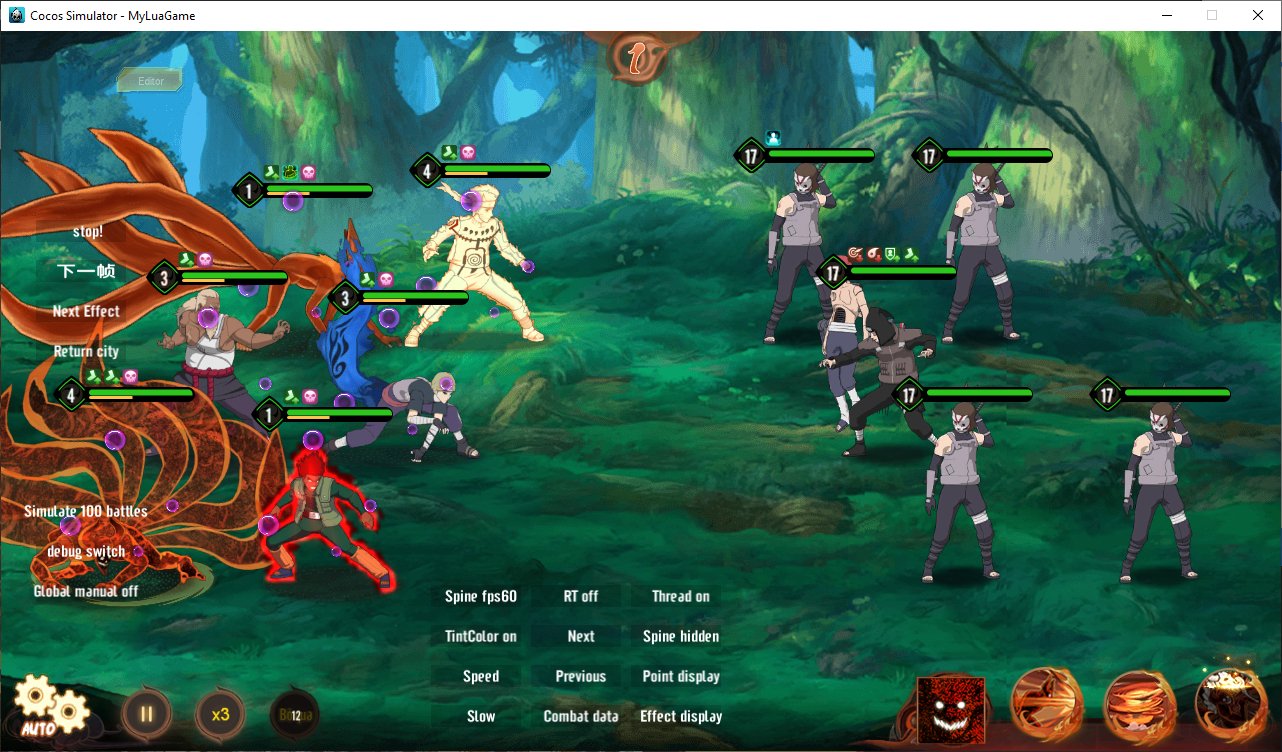
Task: Toggle the RT off option
Action: point(581,596)
